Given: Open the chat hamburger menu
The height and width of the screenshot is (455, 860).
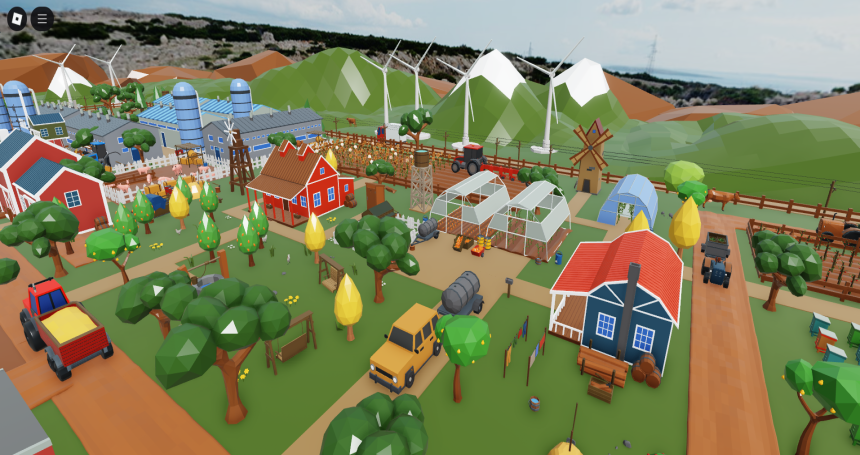Looking at the screenshot, I should point(43,17).
